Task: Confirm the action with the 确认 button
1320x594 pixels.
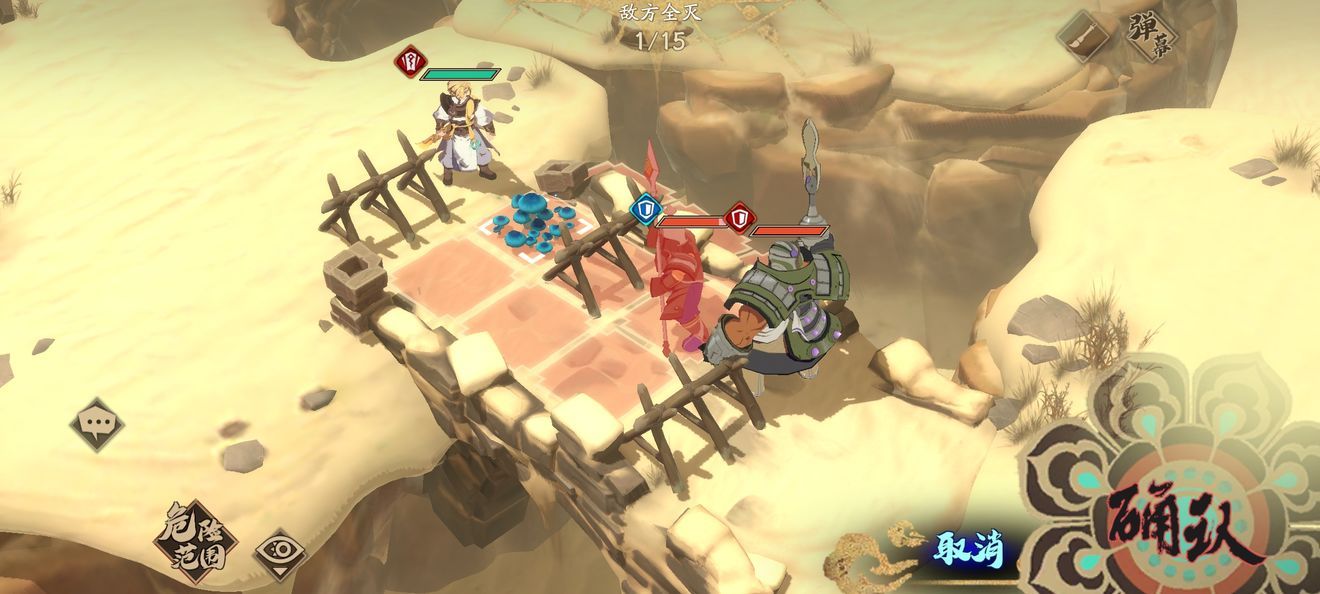Action: (x=1179, y=523)
